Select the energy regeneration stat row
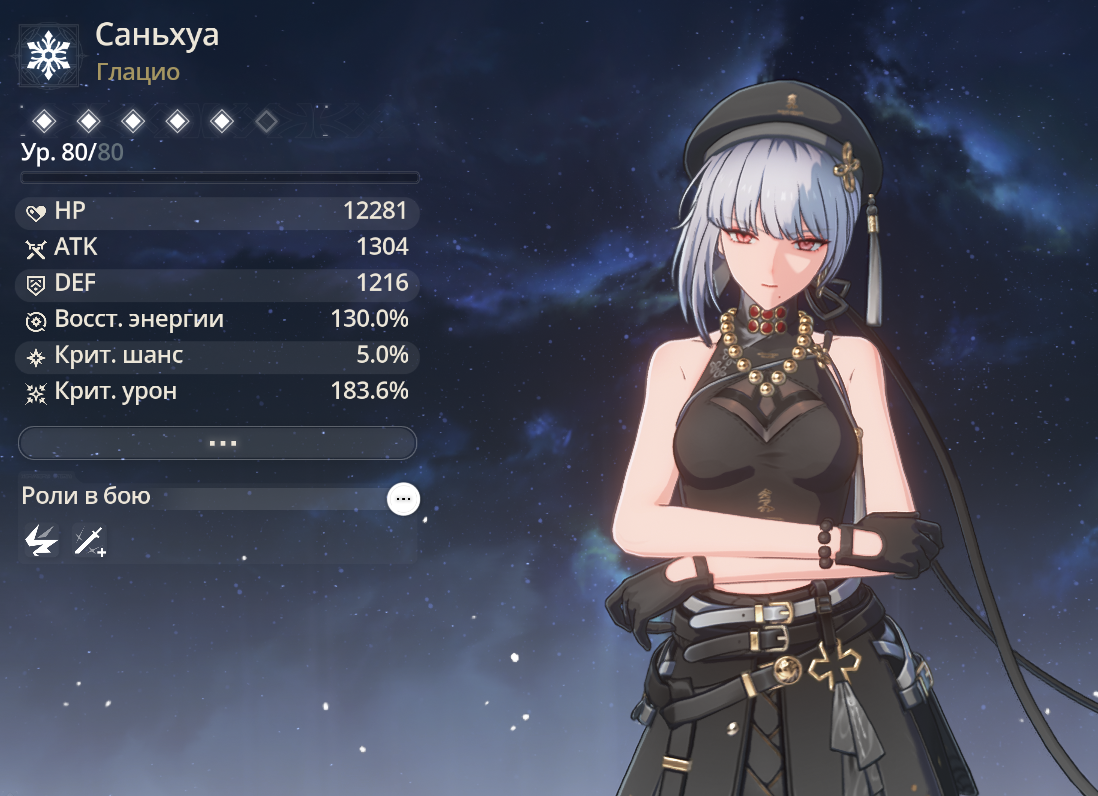This screenshot has height=796, width=1098. pos(218,319)
